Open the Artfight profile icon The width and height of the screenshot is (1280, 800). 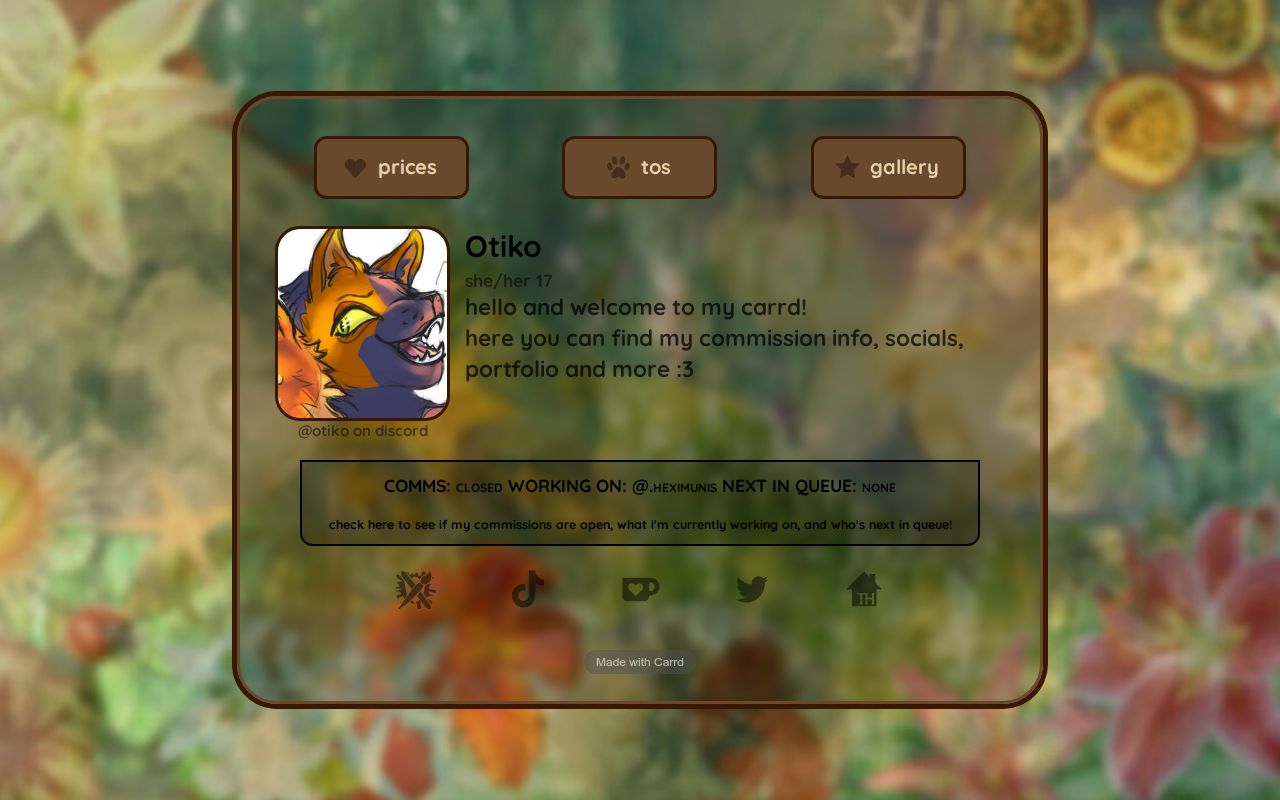click(413, 590)
